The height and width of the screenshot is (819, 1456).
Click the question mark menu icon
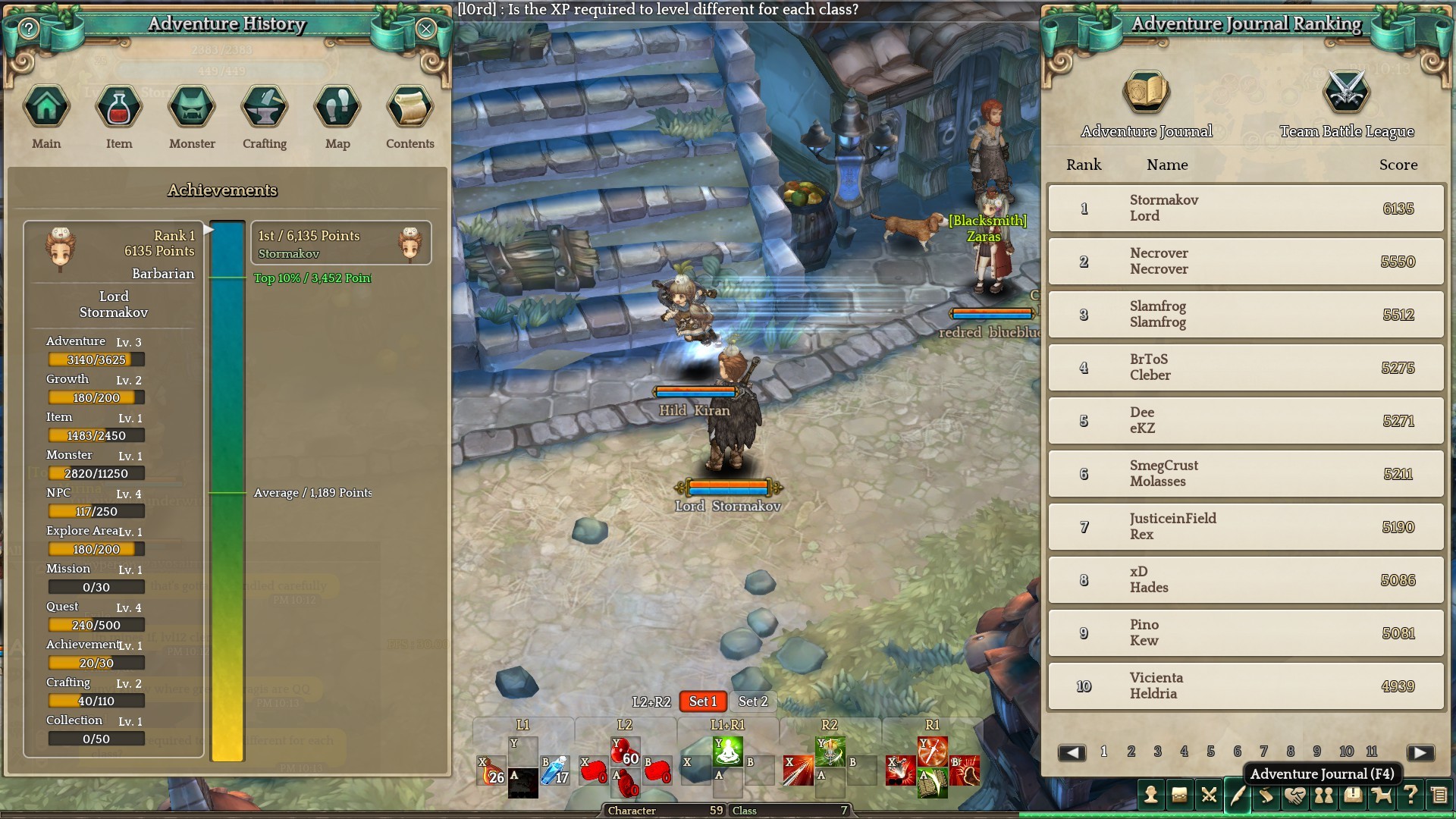click(x=1410, y=795)
